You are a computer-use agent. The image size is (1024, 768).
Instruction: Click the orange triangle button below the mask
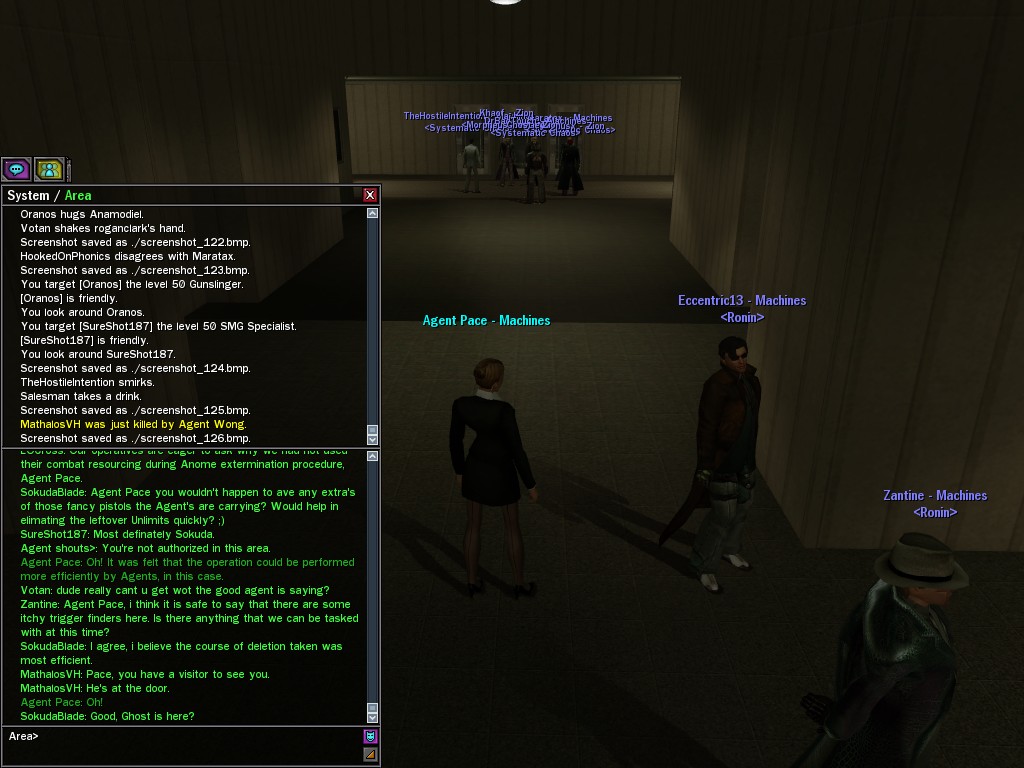point(370,754)
